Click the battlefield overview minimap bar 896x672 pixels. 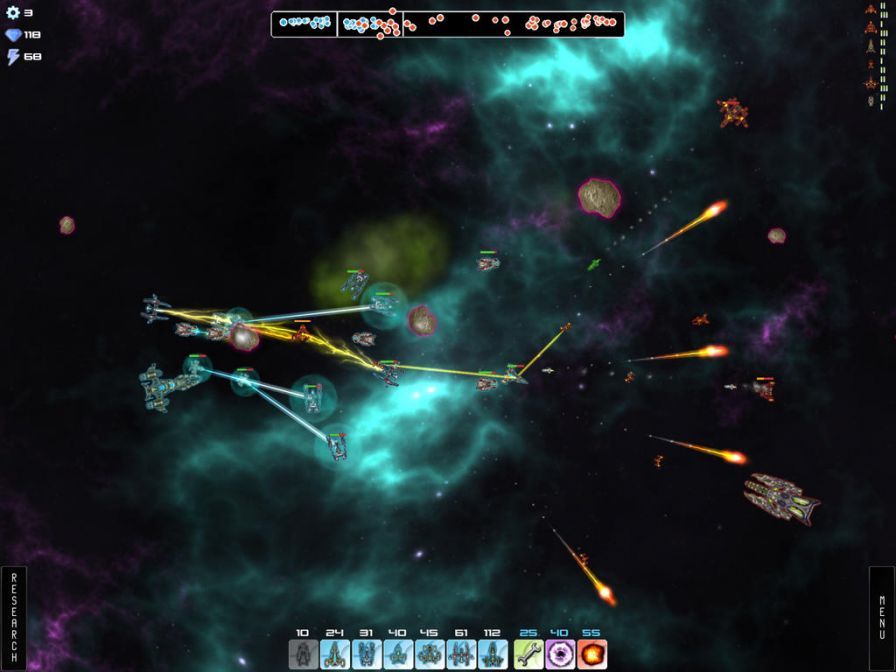(x=447, y=24)
